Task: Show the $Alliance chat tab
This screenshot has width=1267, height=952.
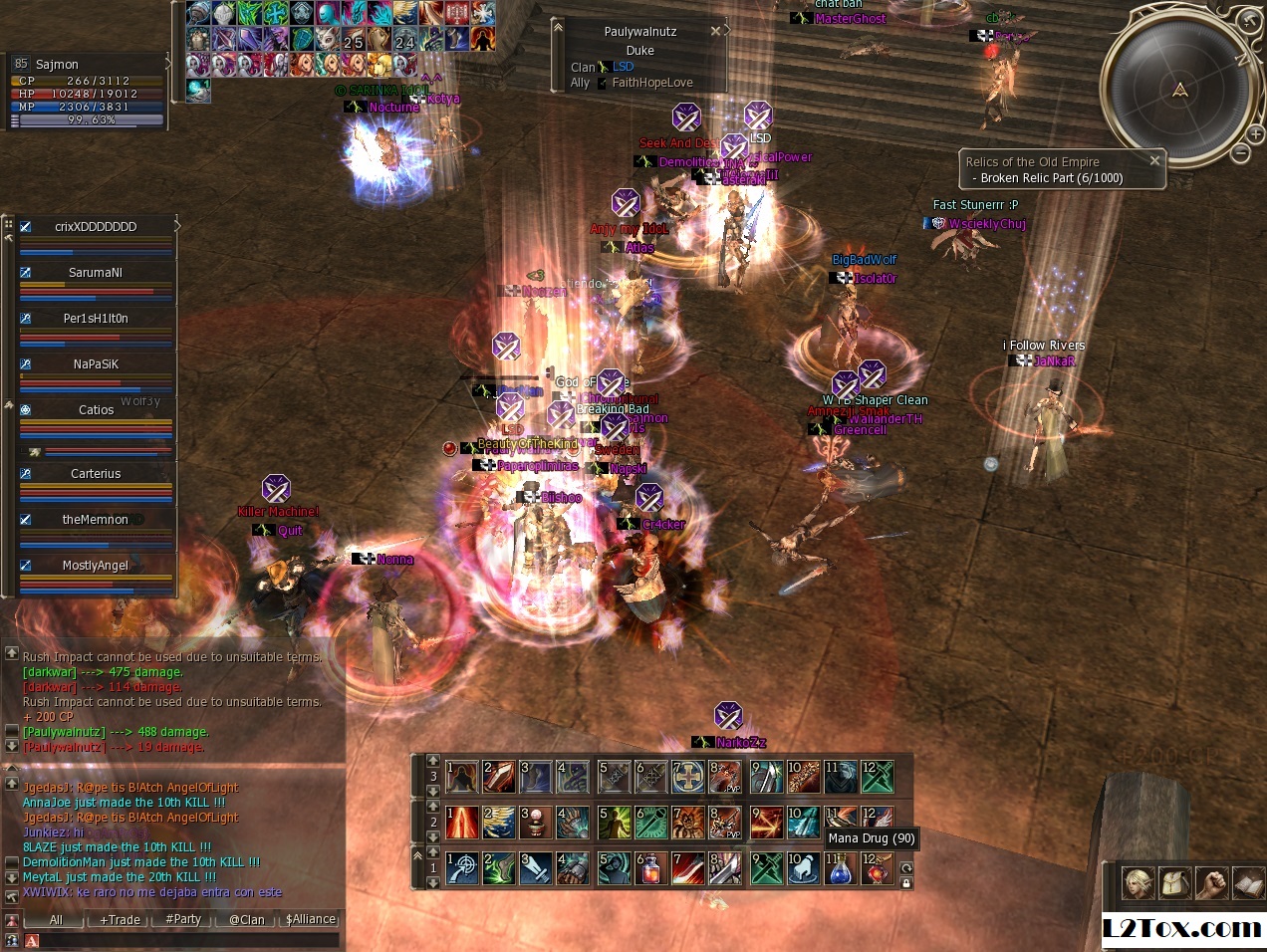Action: click(311, 919)
